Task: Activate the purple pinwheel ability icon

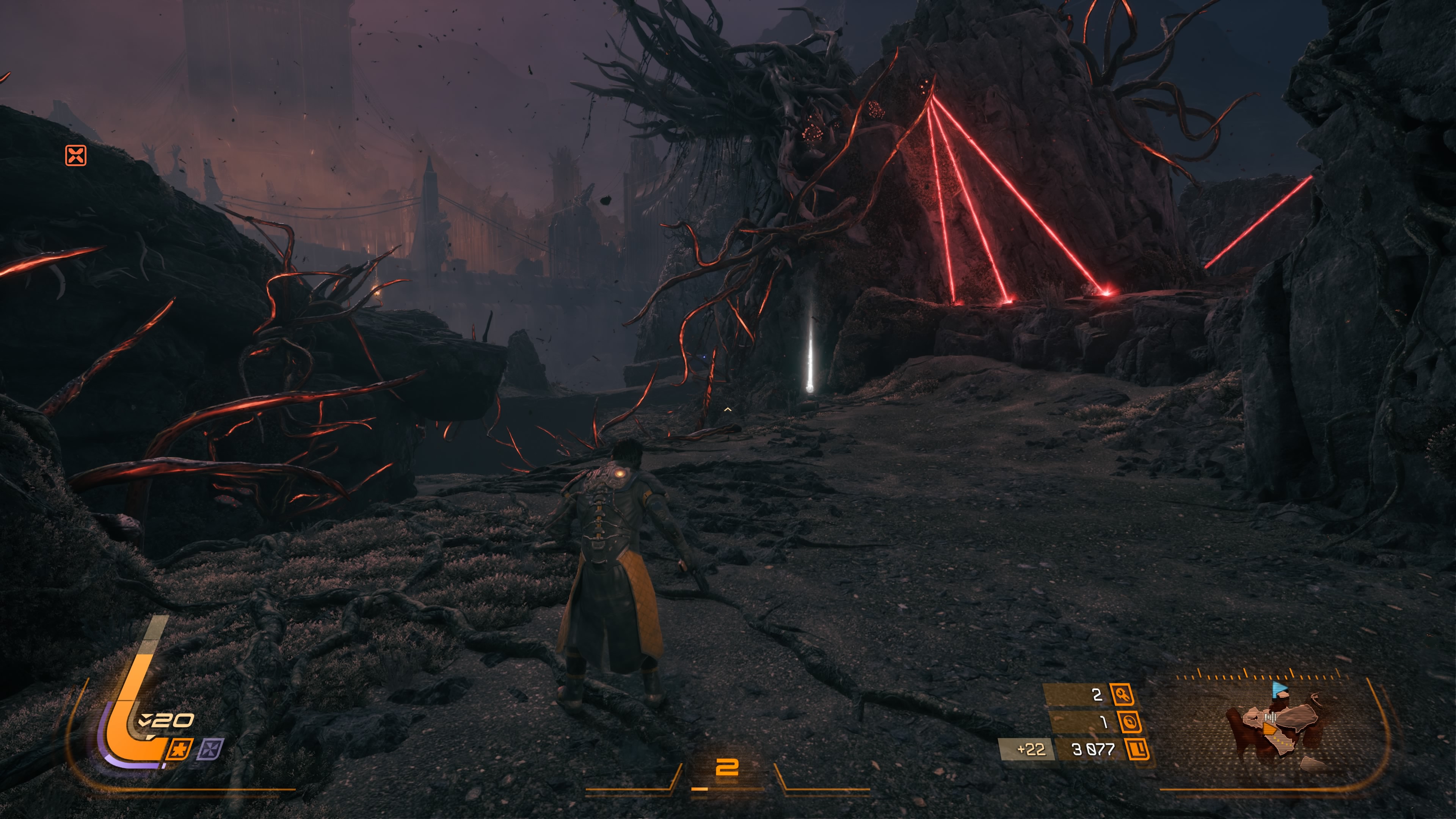Action: click(210, 750)
